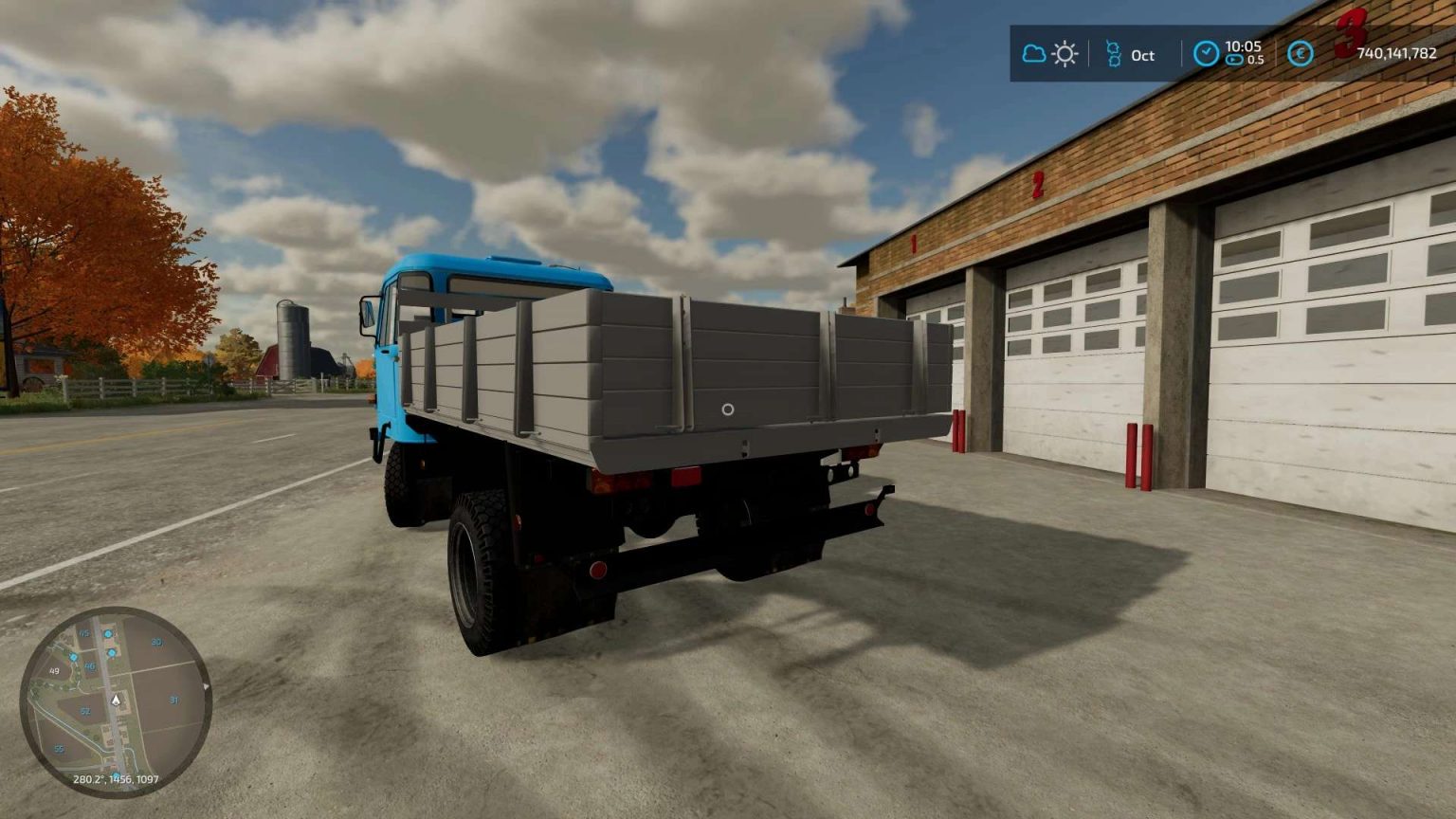This screenshot has height=819, width=1456.
Task: Click the blue marker beside field 45
Action: pos(108,633)
